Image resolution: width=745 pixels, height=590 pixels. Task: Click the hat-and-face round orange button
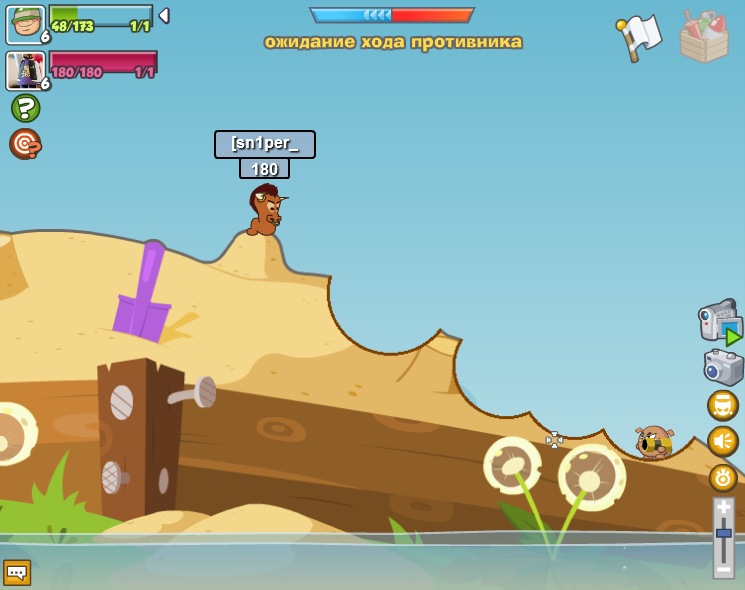[723, 405]
